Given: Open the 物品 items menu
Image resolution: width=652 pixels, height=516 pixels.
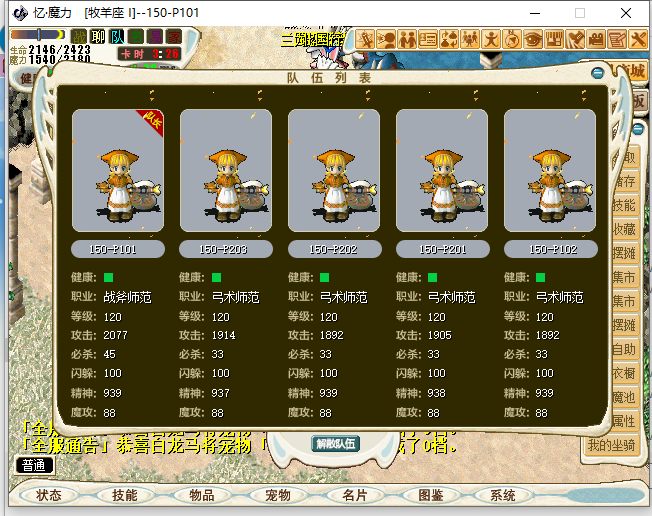Looking at the screenshot, I should pos(201,495).
